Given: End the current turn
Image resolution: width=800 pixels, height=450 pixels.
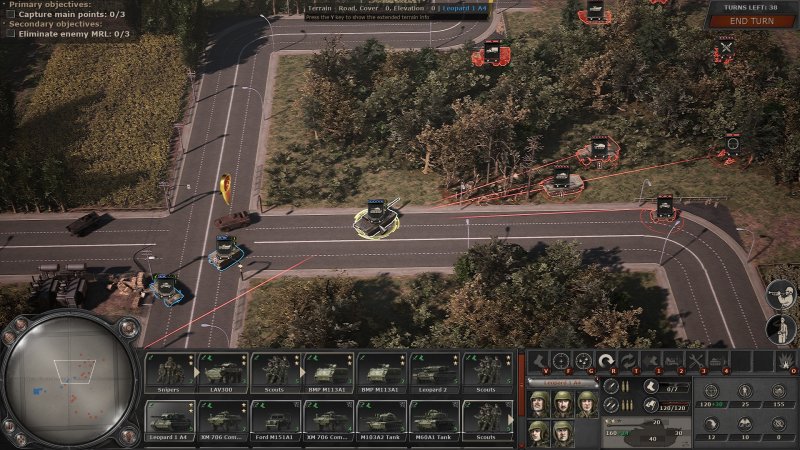Looking at the screenshot, I should coord(750,21).
